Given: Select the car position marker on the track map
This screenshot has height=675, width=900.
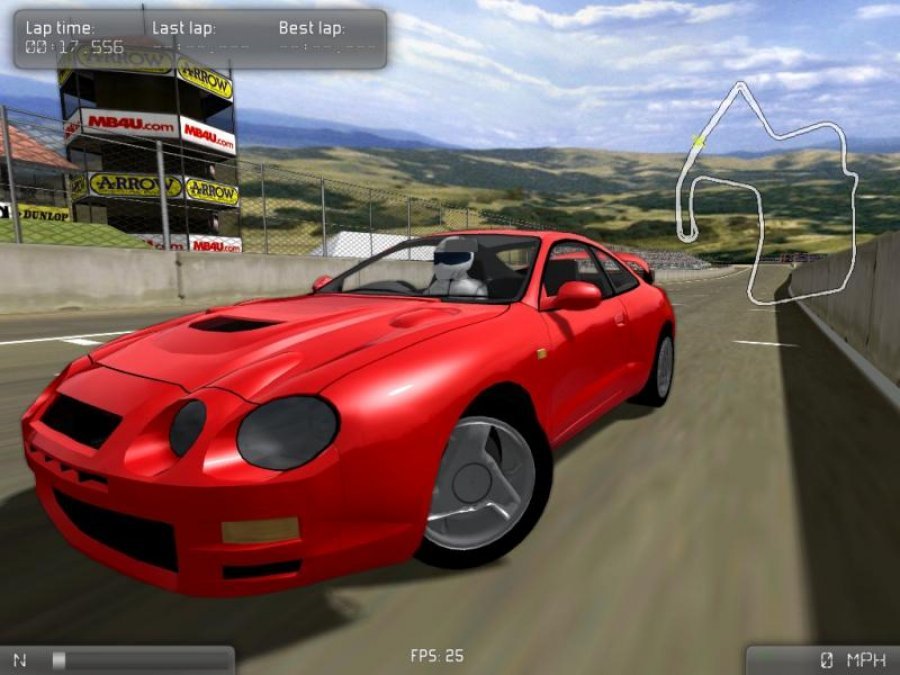Looking at the screenshot, I should [x=697, y=142].
